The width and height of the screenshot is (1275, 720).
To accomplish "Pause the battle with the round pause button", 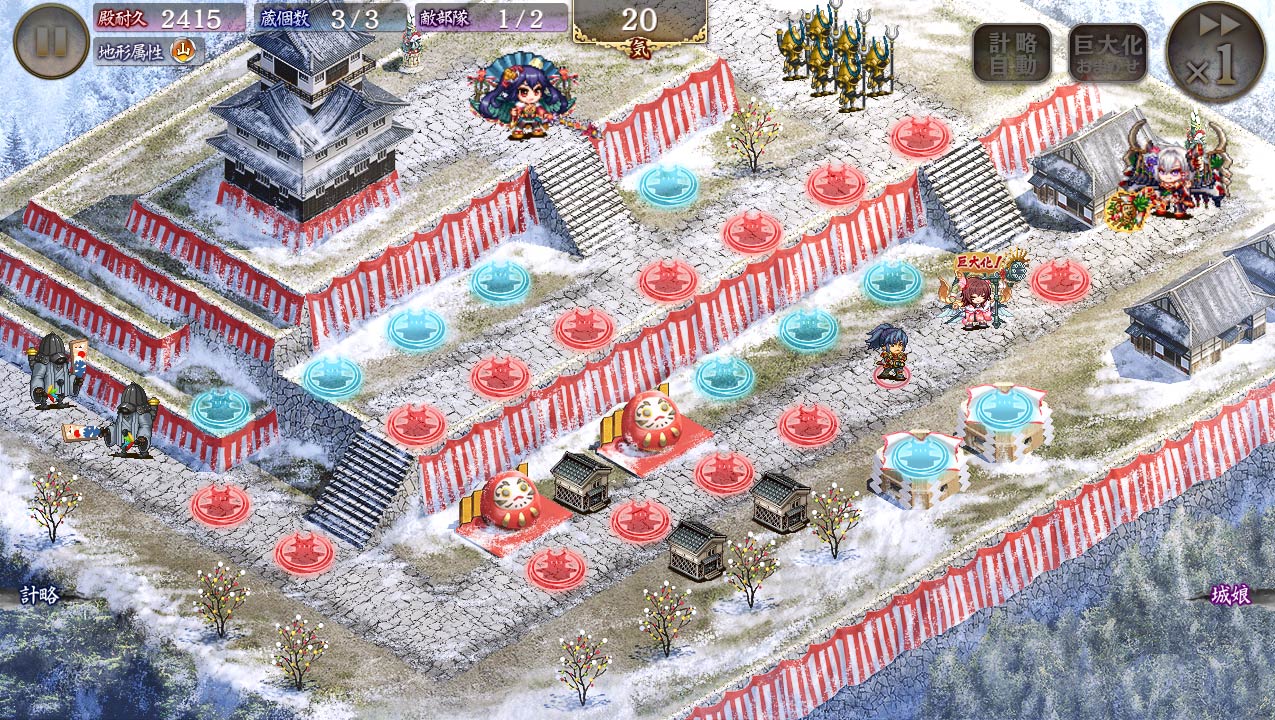I will pyautogui.click(x=51, y=41).
